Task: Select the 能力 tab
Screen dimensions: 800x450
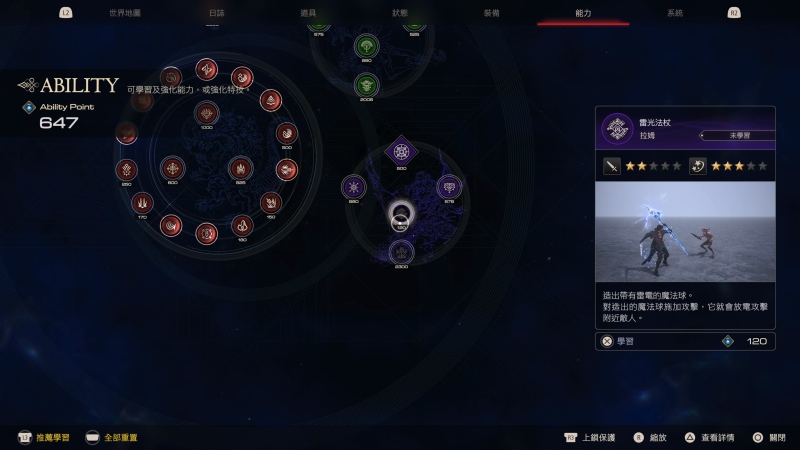Action: 583,13
